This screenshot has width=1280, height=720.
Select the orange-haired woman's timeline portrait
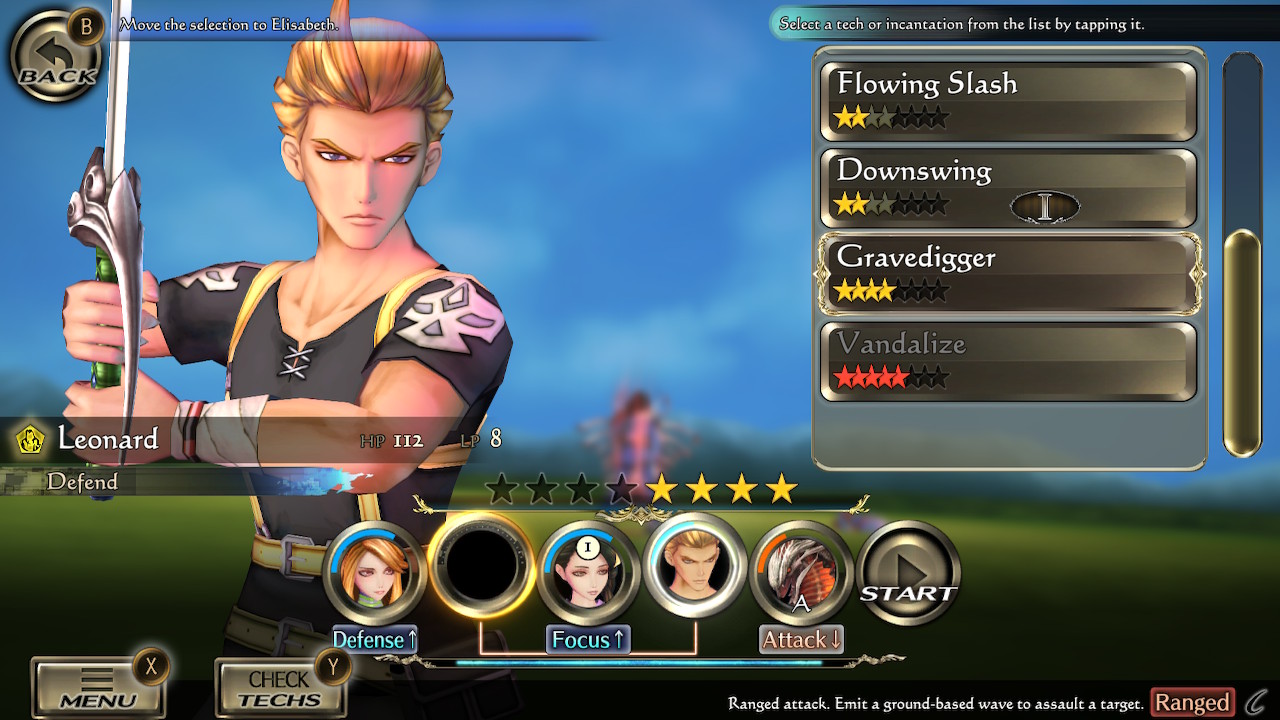(375, 572)
